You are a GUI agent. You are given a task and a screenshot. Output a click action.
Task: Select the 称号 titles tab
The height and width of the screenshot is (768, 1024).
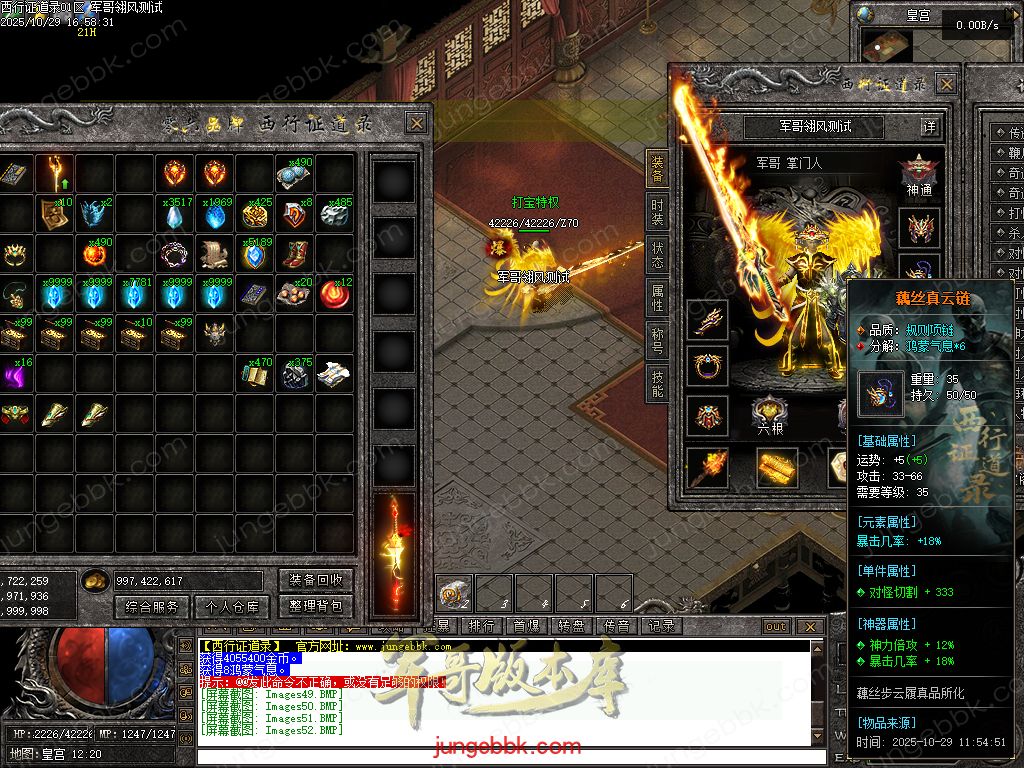[657, 338]
